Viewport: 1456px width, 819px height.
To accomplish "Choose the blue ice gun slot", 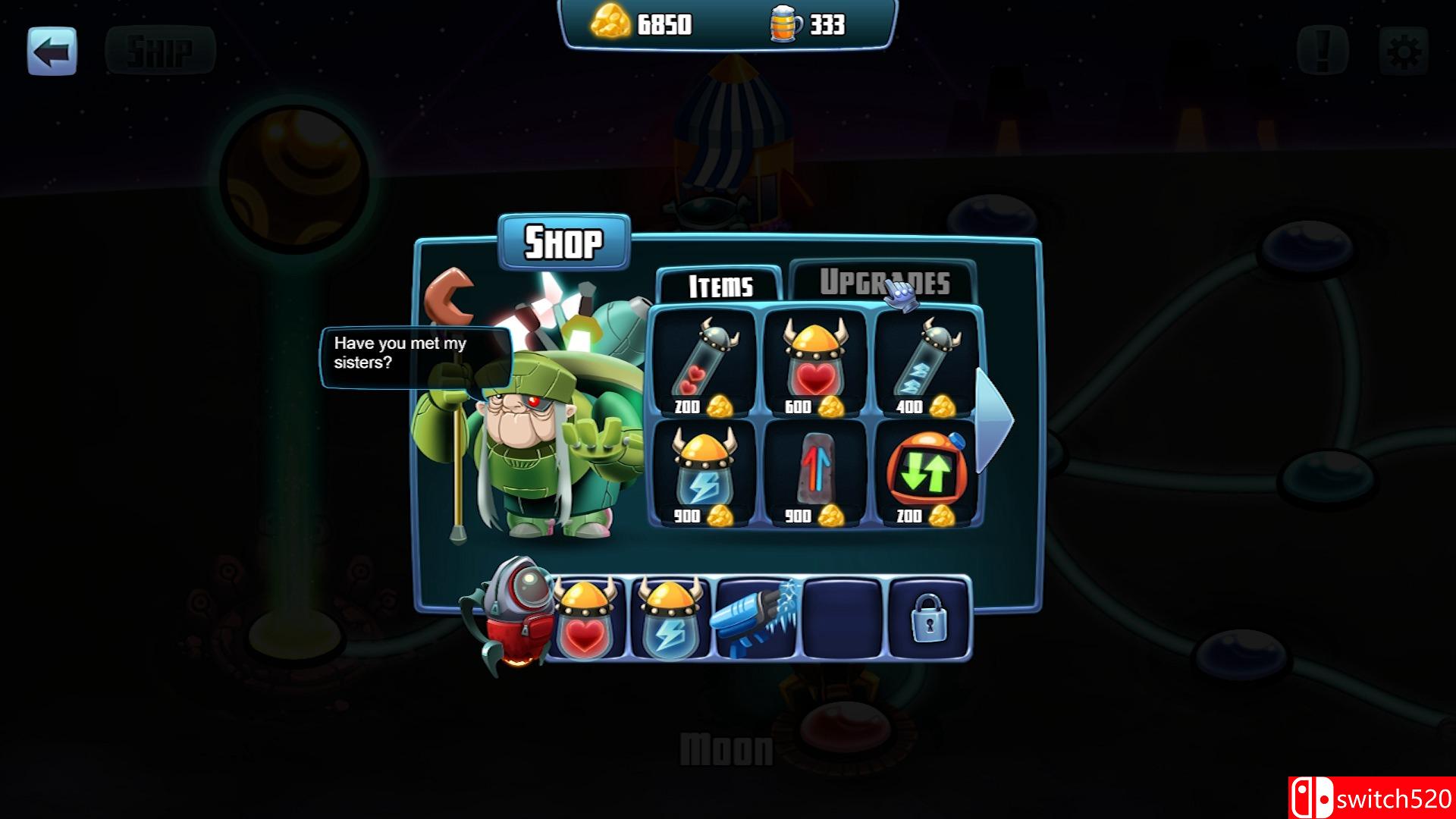I will coord(756,618).
